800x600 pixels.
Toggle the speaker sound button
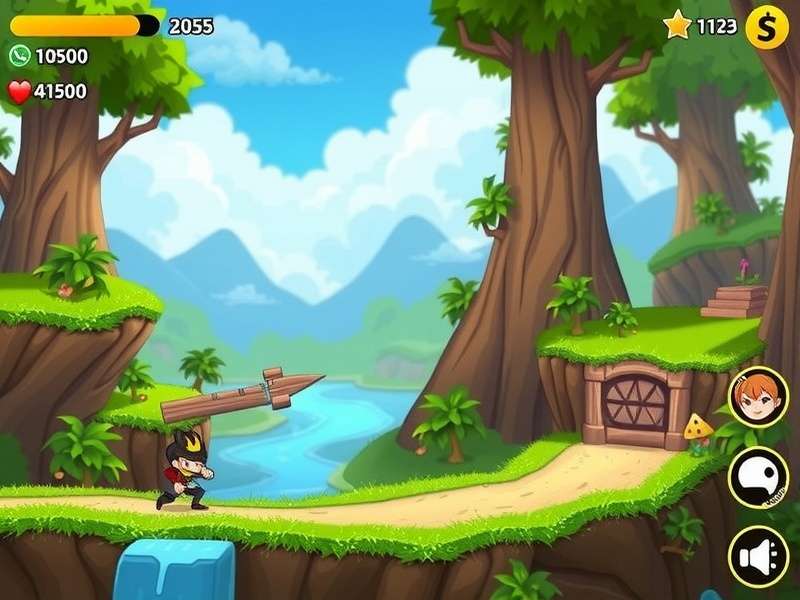click(x=757, y=555)
